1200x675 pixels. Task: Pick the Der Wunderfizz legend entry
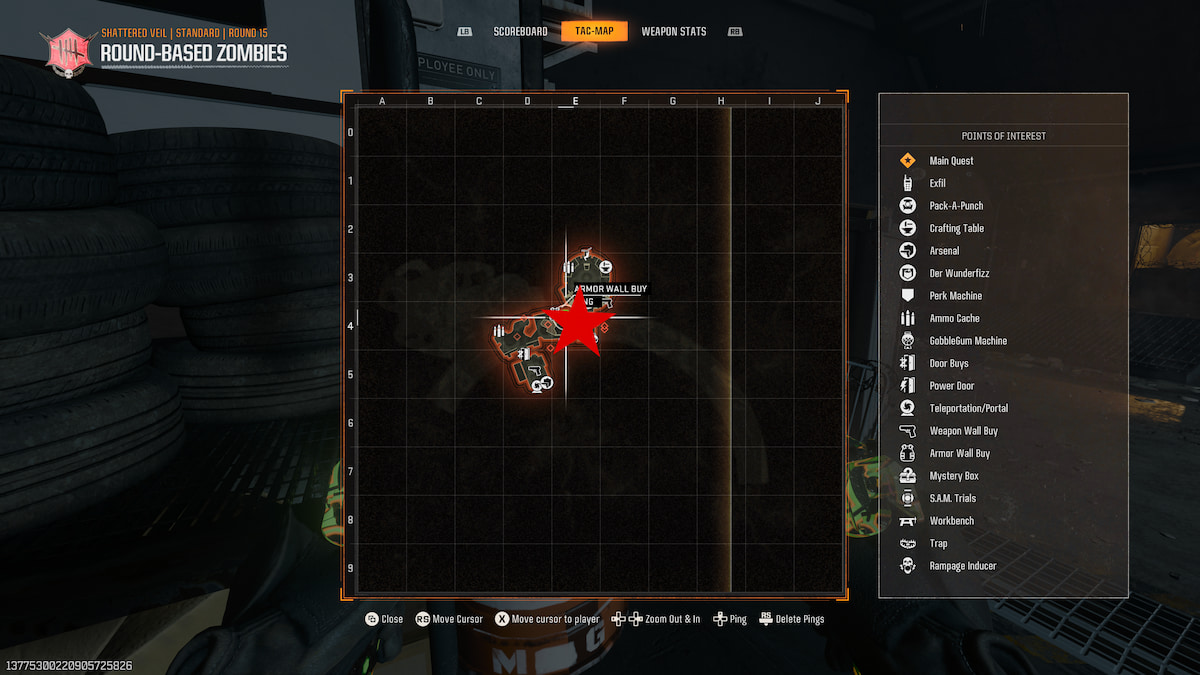959,273
